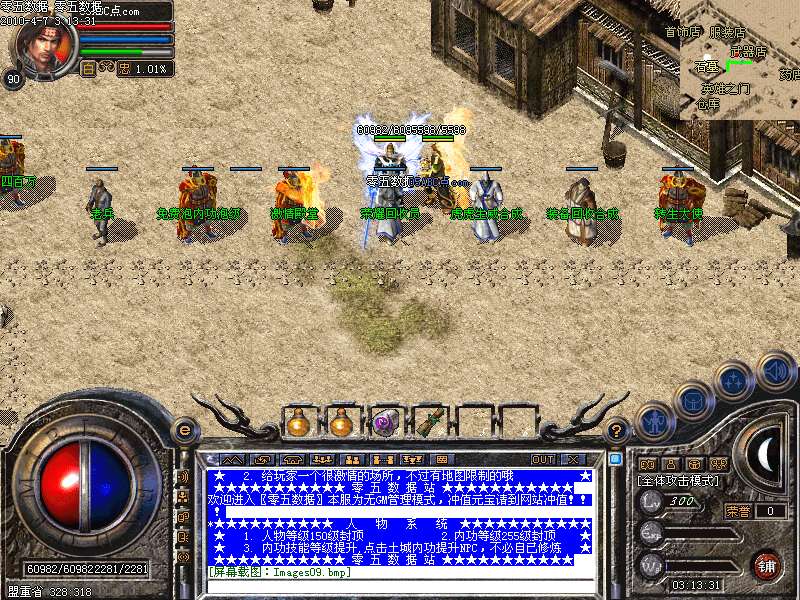Click the 荣誉 honor label
The image size is (800, 600).
coord(738,511)
